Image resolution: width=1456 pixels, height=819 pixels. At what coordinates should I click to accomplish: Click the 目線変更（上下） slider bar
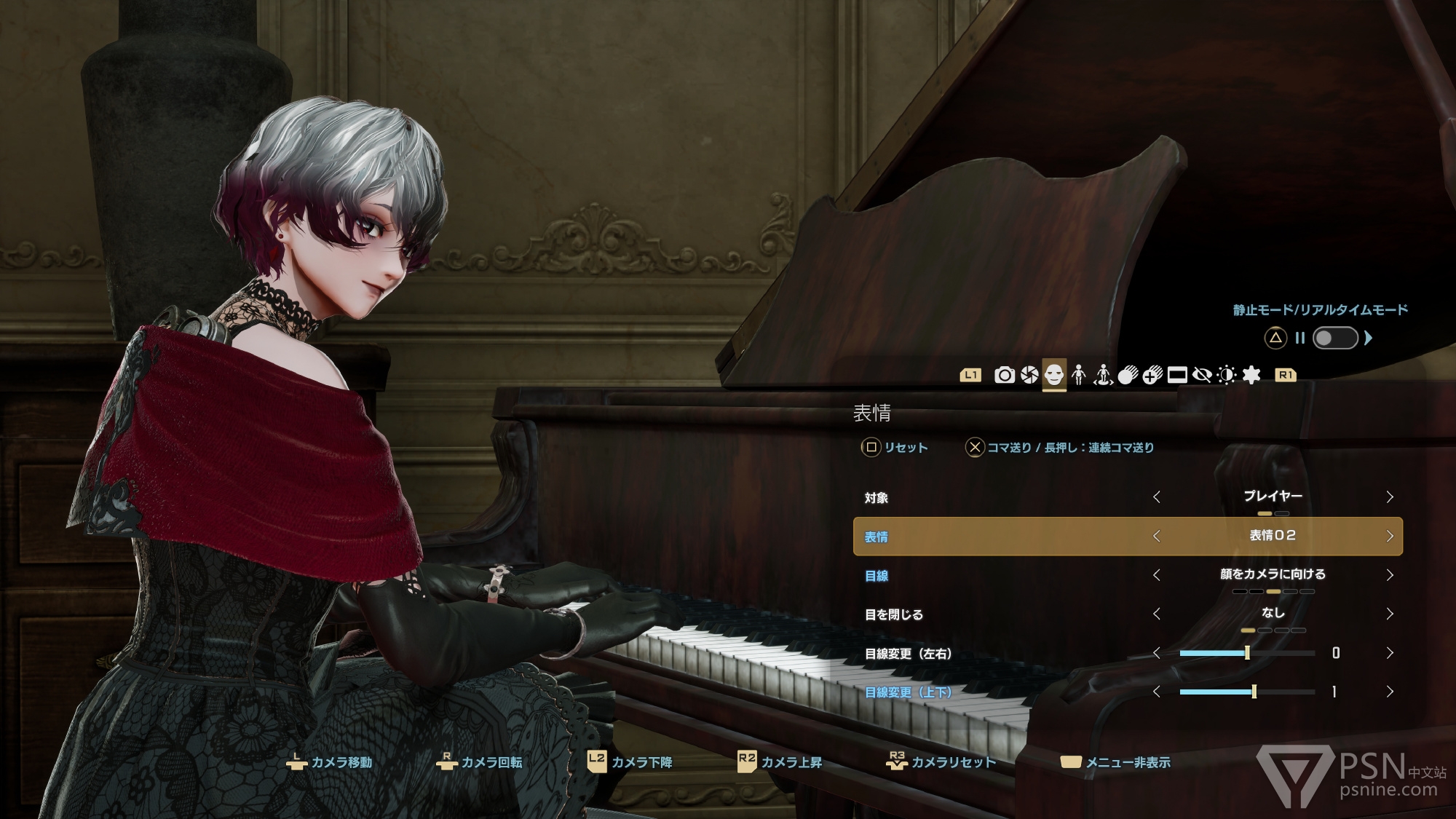(x=1247, y=692)
